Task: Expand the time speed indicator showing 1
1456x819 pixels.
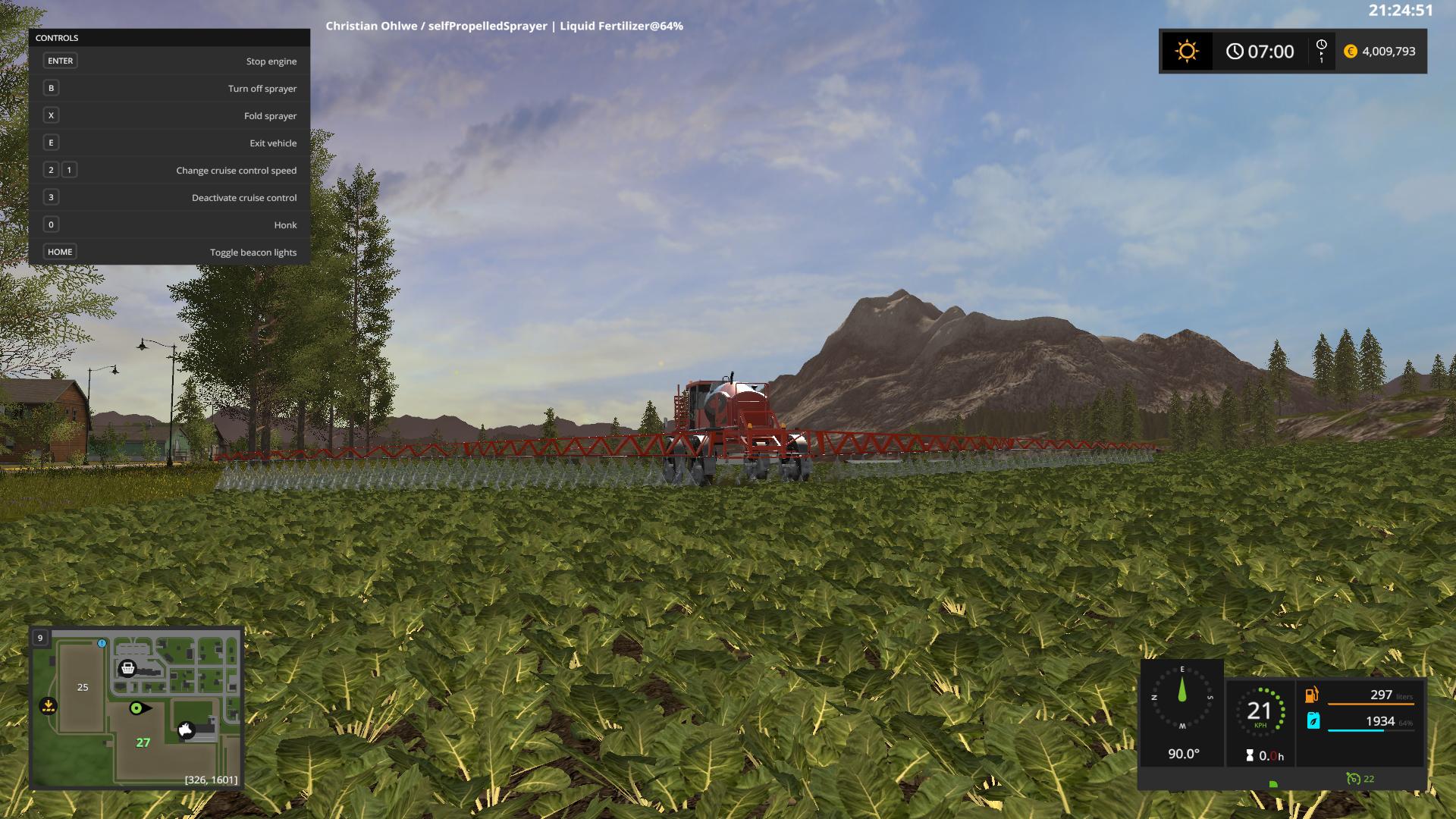Action: point(1323,51)
